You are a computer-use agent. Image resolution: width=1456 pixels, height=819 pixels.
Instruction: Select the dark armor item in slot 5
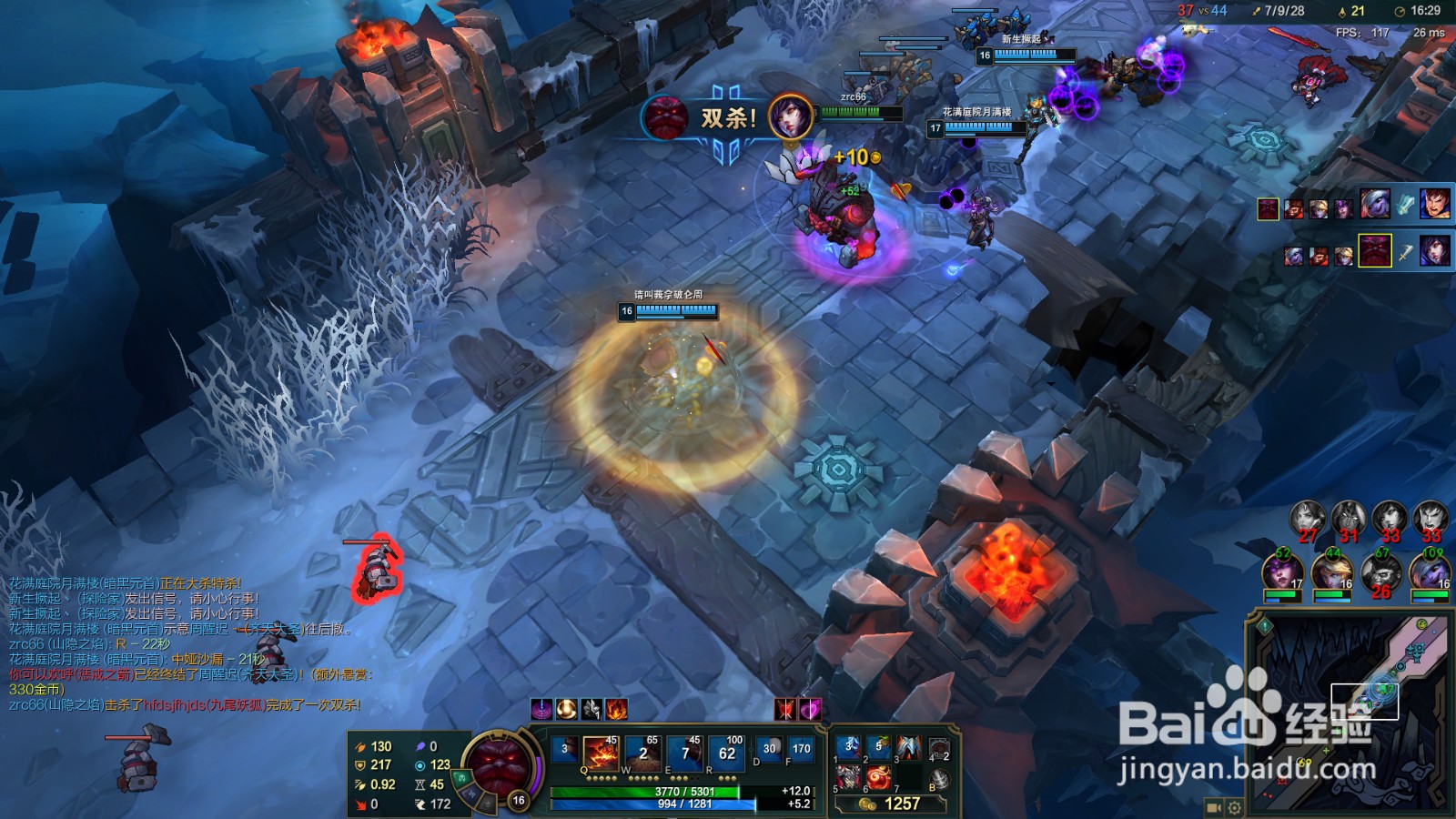848,779
